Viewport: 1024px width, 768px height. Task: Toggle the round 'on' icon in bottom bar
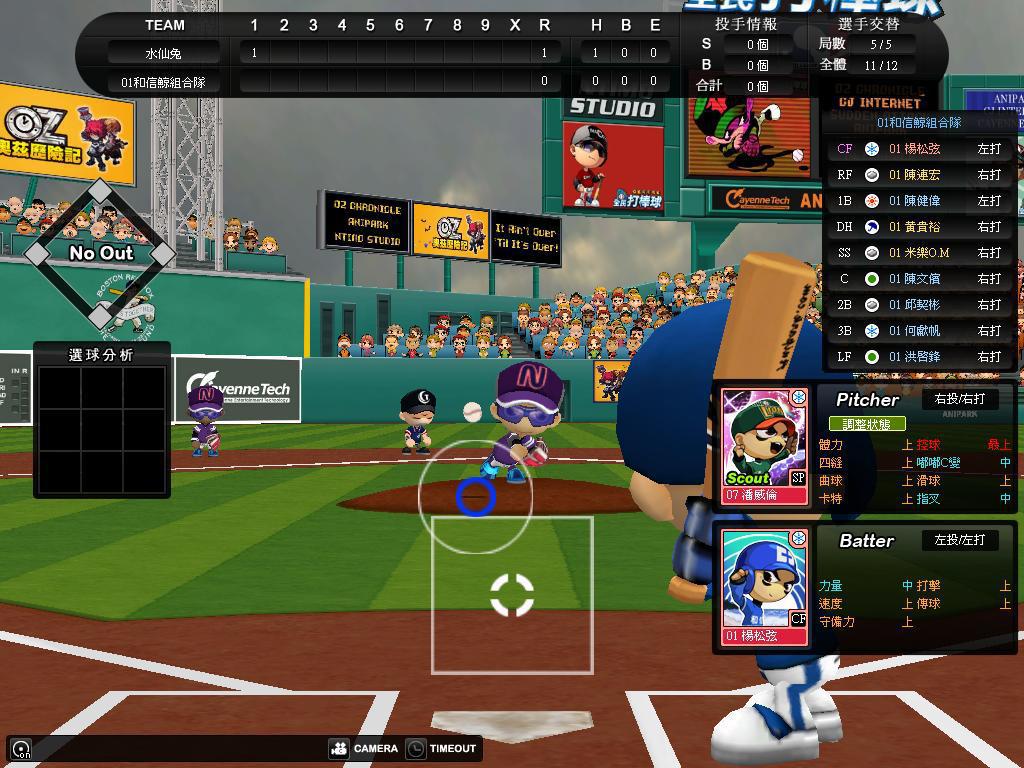point(21,748)
